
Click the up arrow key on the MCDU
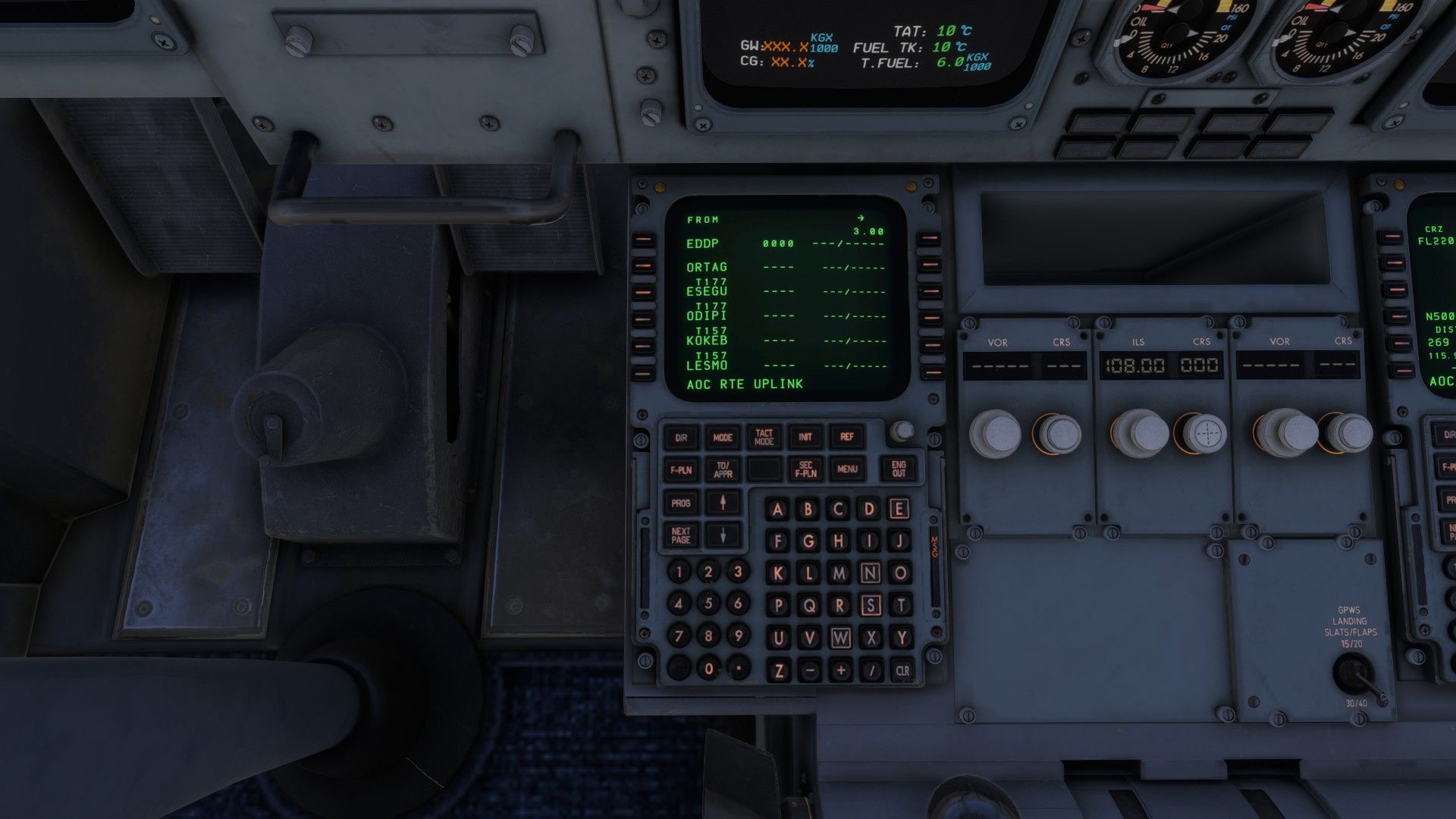tap(723, 503)
